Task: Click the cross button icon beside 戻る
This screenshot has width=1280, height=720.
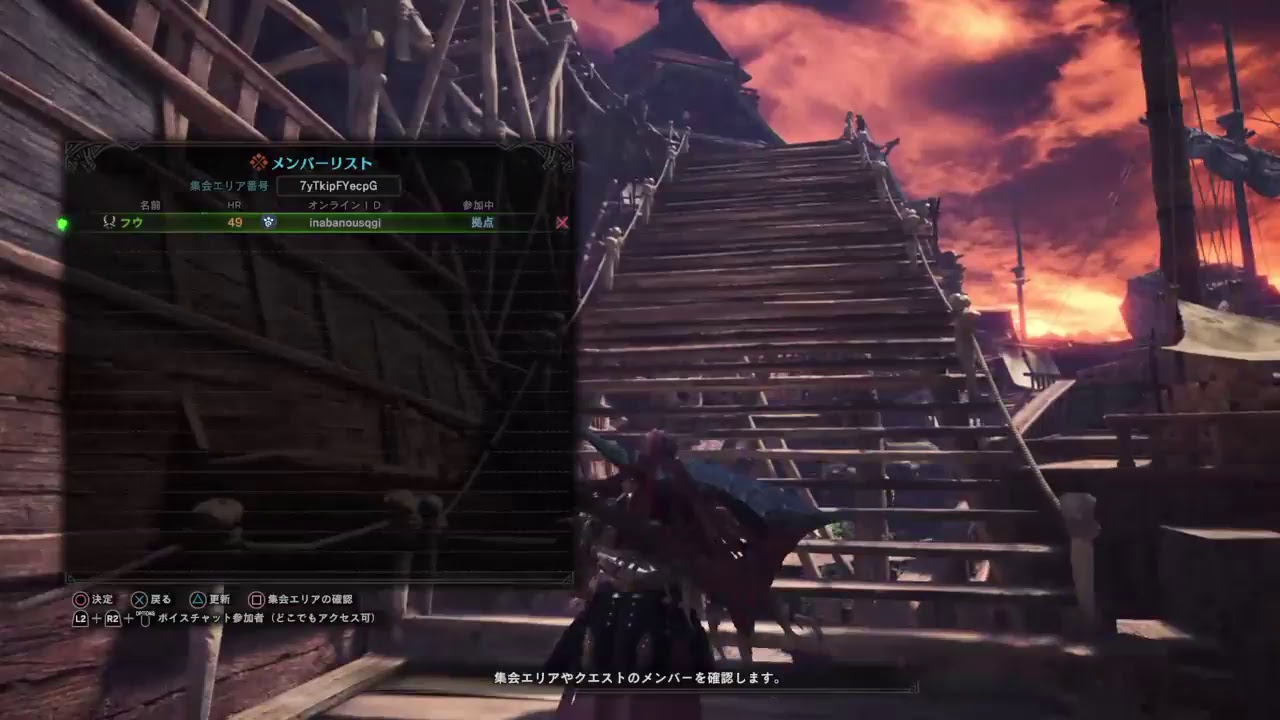Action: pos(139,599)
